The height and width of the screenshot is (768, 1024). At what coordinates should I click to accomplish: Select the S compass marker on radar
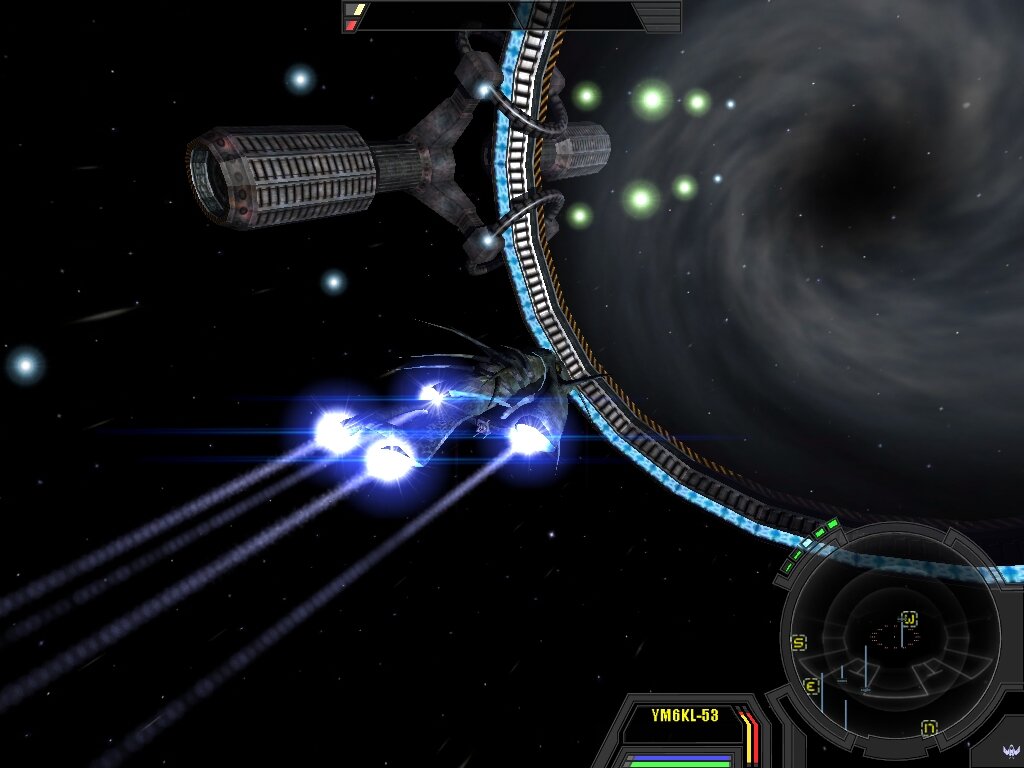[x=799, y=643]
